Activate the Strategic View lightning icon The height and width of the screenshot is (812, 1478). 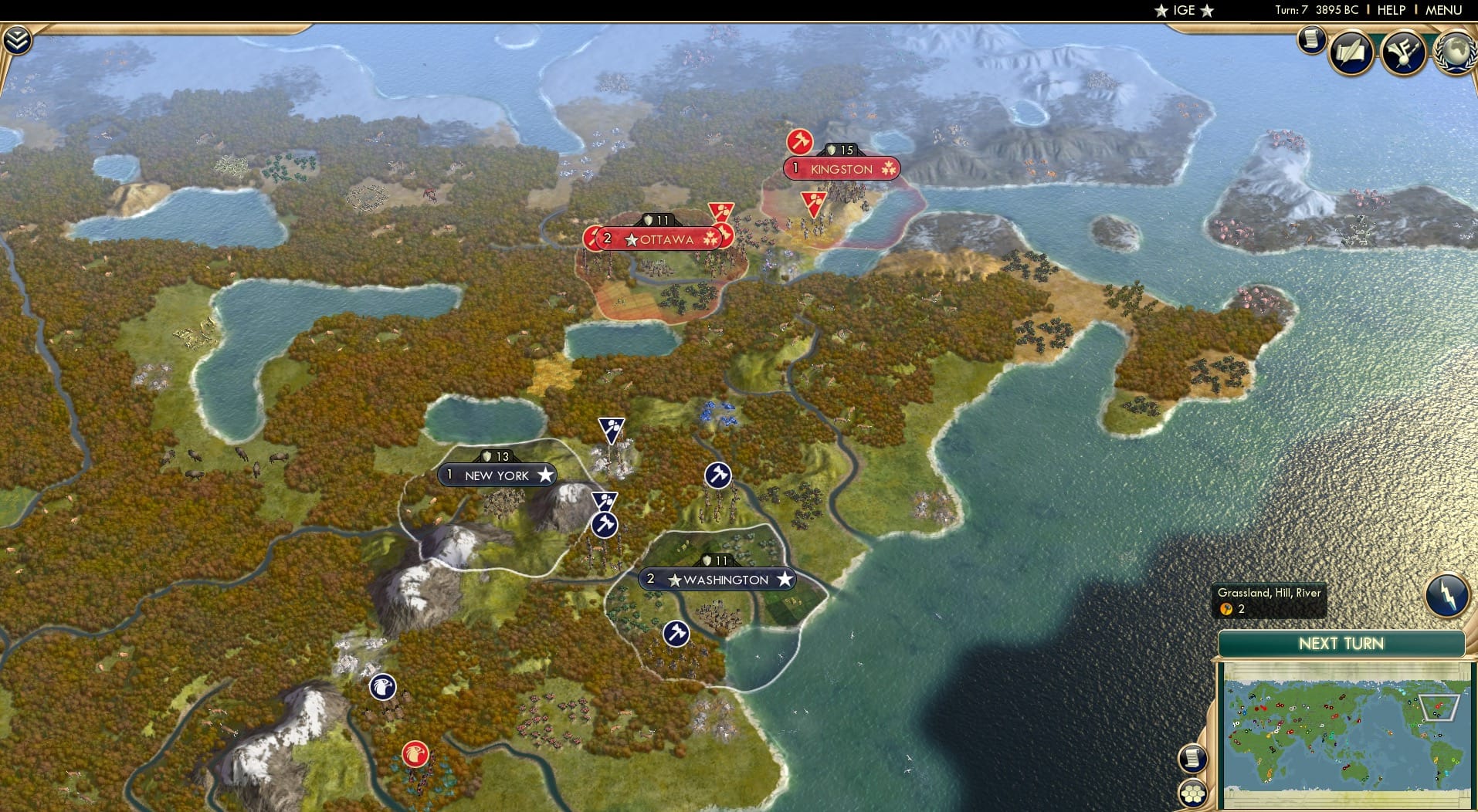(x=1446, y=594)
